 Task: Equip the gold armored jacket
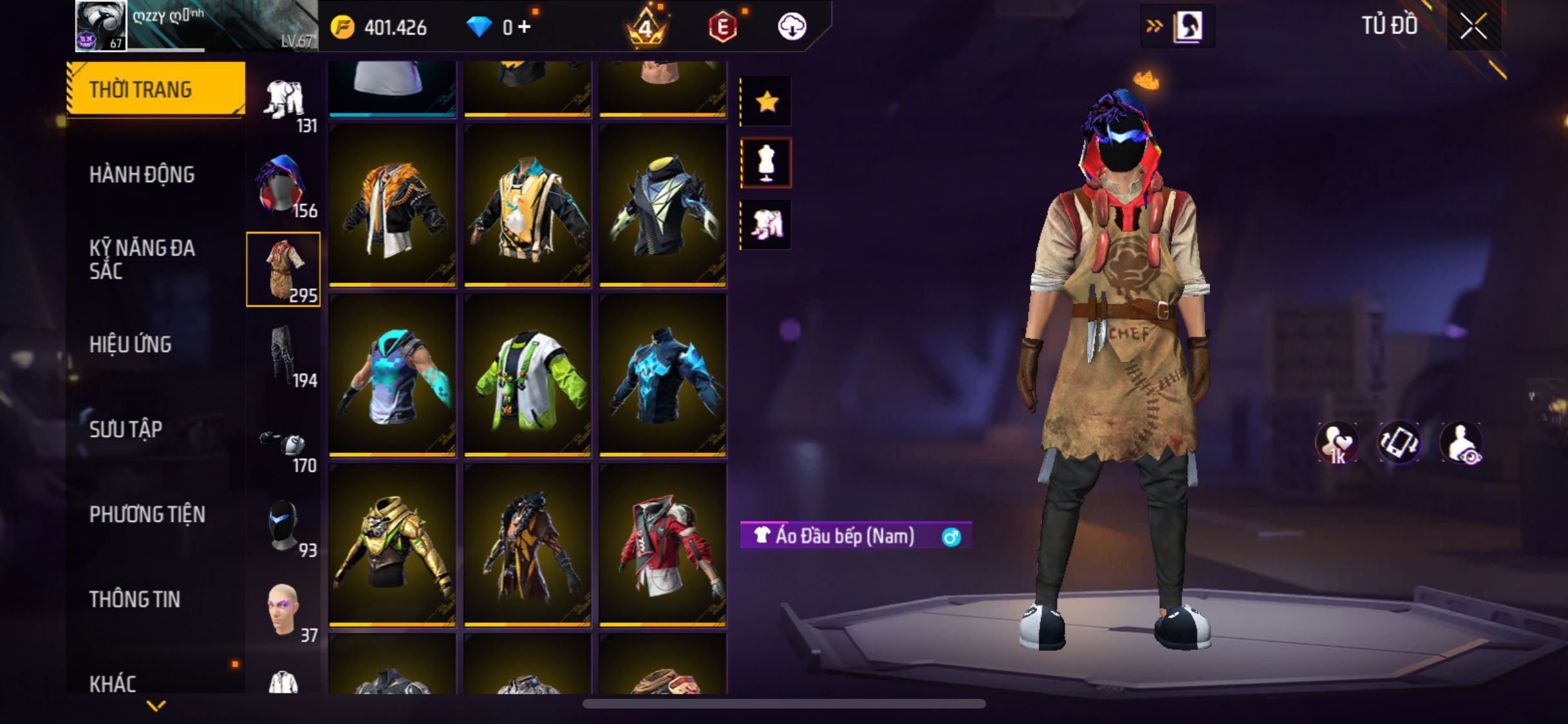[392, 544]
